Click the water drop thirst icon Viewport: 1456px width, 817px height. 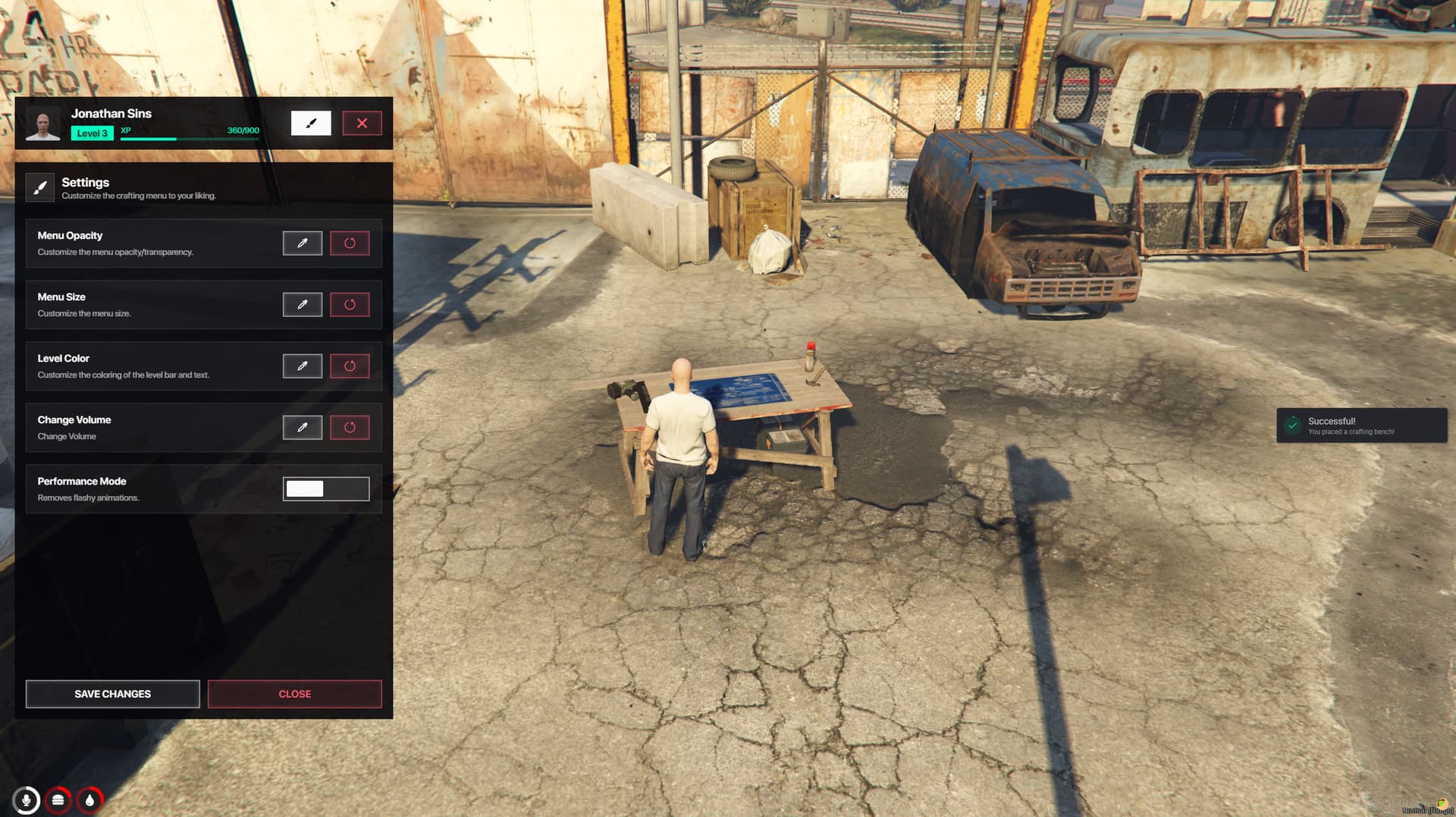89,800
